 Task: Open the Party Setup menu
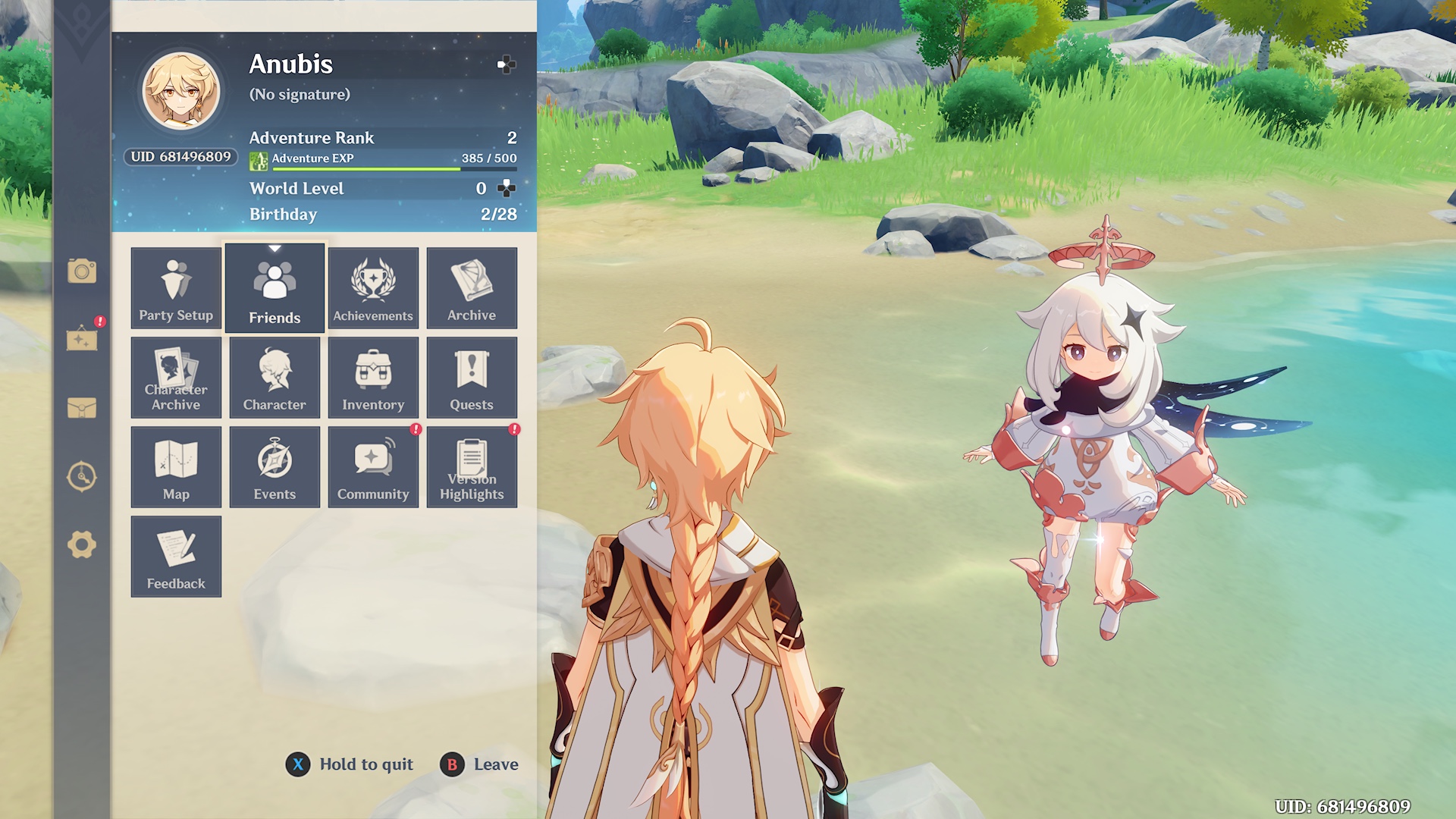(176, 288)
